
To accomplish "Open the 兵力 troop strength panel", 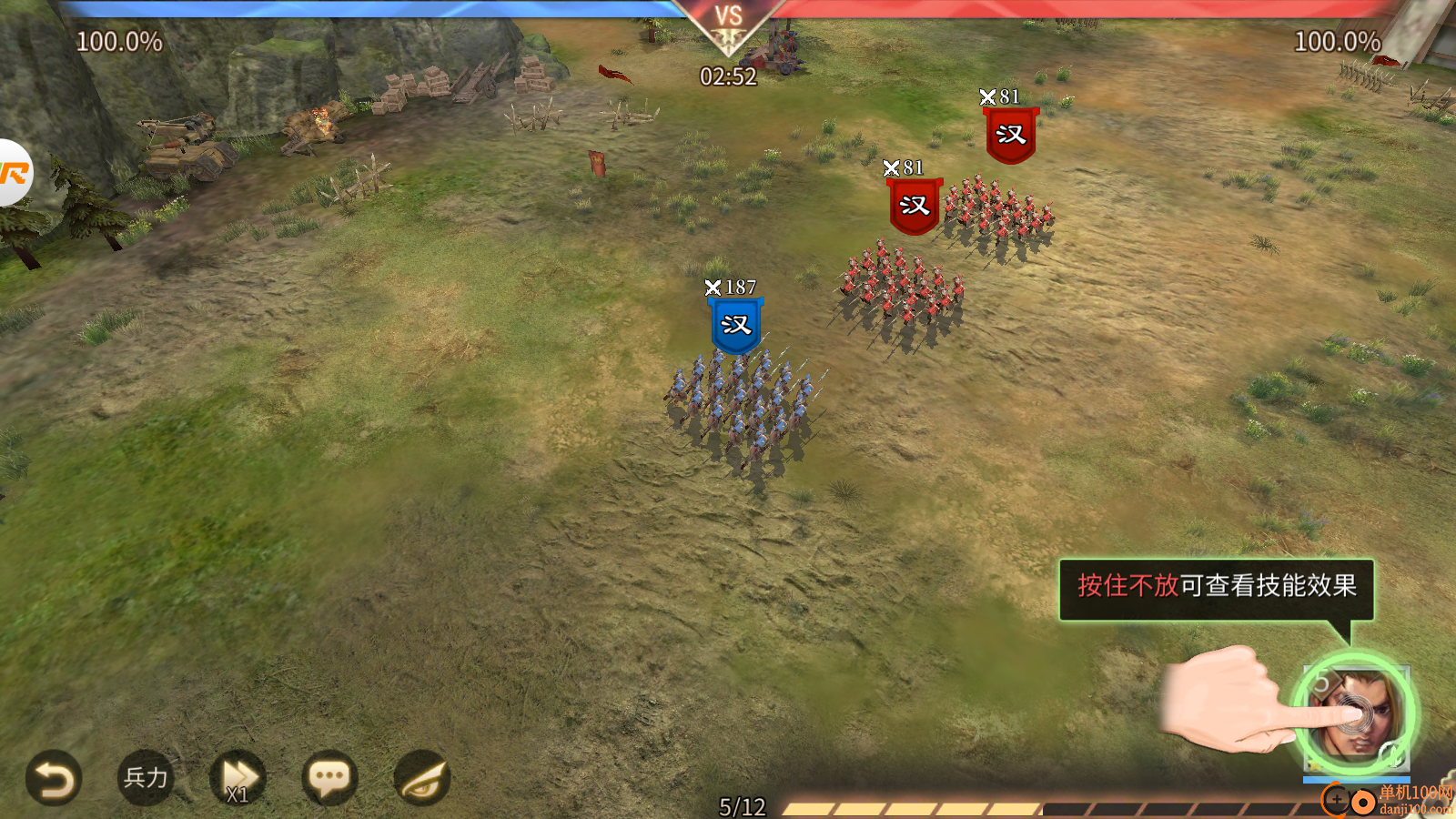I will [x=146, y=778].
